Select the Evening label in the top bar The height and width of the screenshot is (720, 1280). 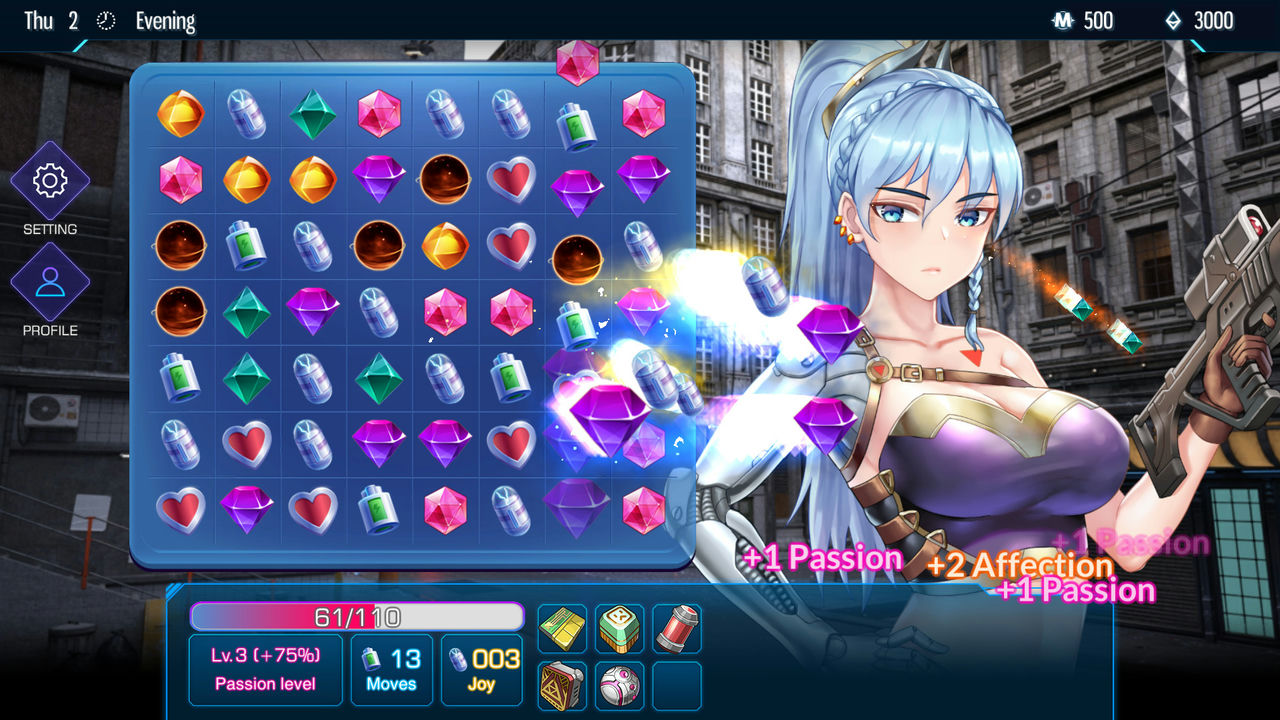point(165,20)
